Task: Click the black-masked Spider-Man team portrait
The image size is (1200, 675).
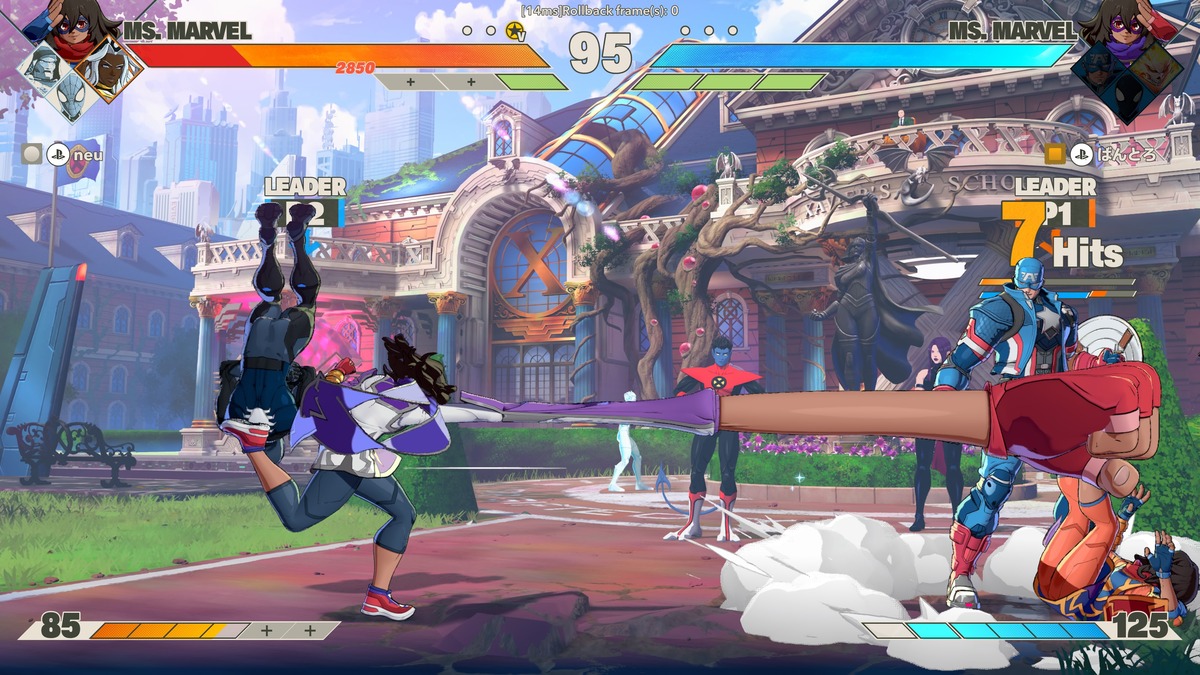Action: point(1128,95)
